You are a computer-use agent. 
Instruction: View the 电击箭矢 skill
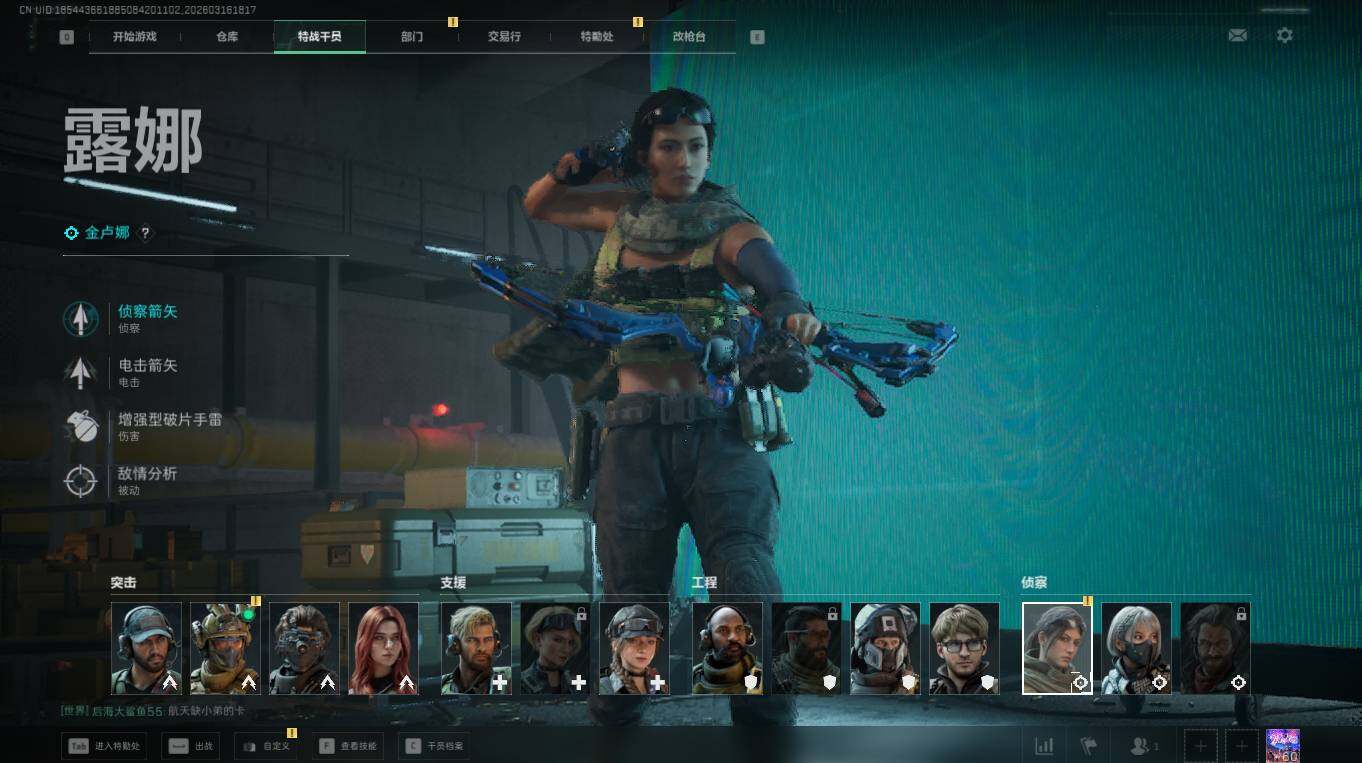pos(147,372)
